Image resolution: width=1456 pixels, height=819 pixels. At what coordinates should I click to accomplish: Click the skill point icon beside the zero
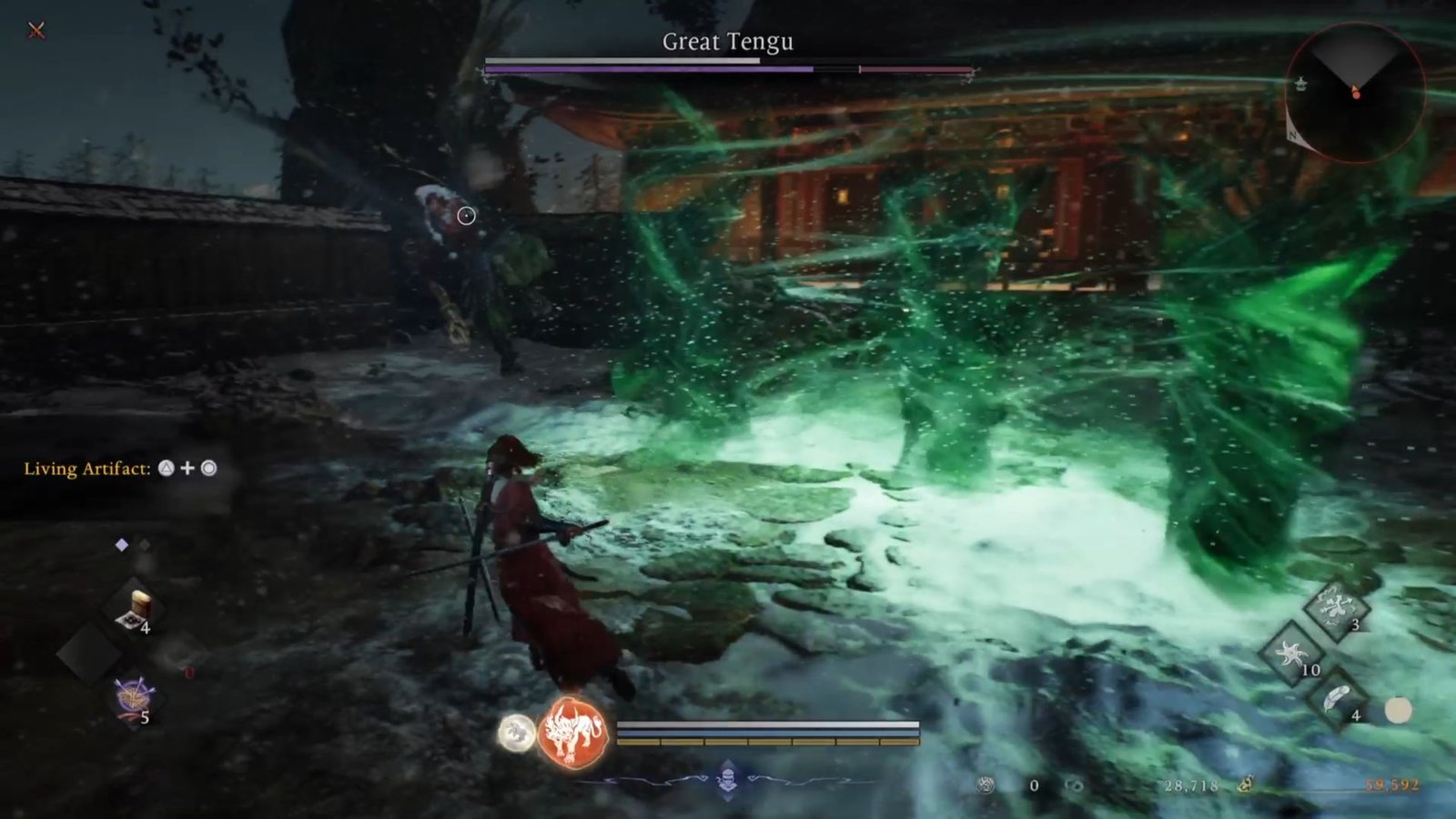tap(986, 784)
